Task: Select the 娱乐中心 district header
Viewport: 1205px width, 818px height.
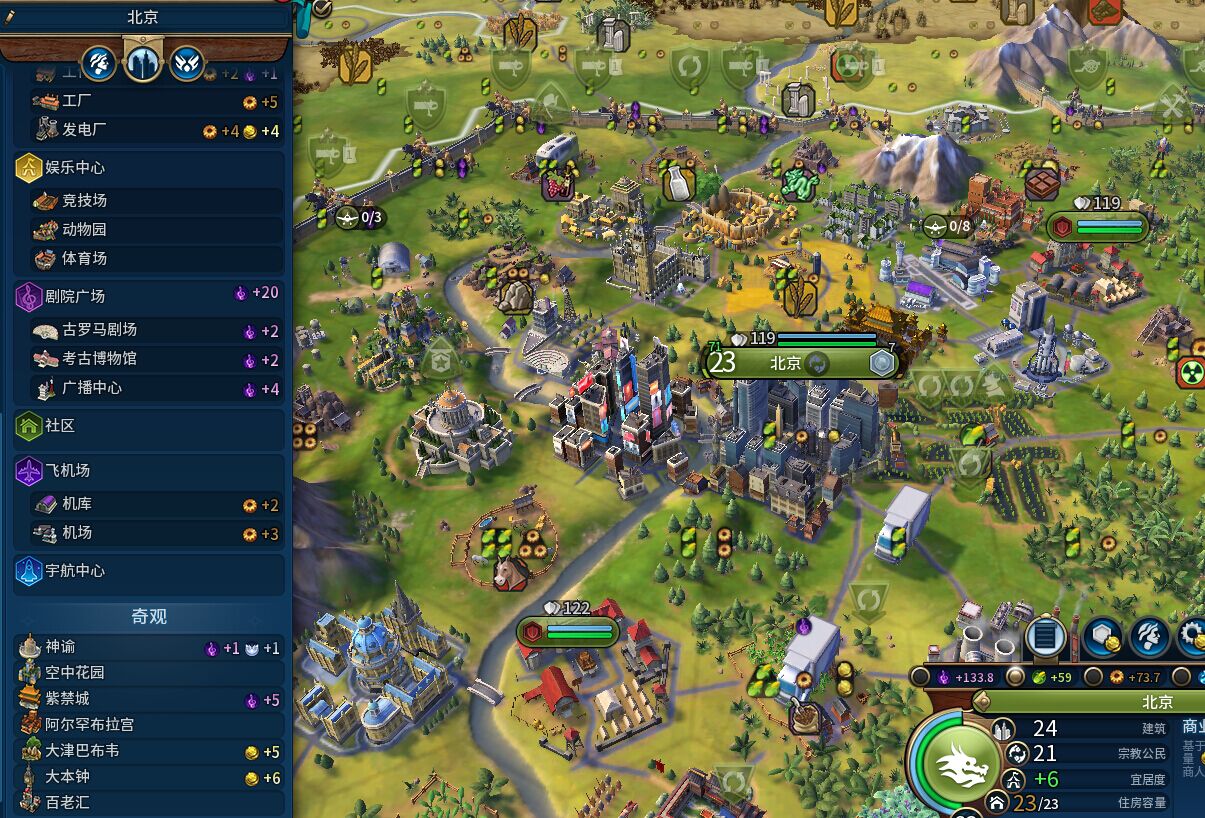Action: click(148, 168)
